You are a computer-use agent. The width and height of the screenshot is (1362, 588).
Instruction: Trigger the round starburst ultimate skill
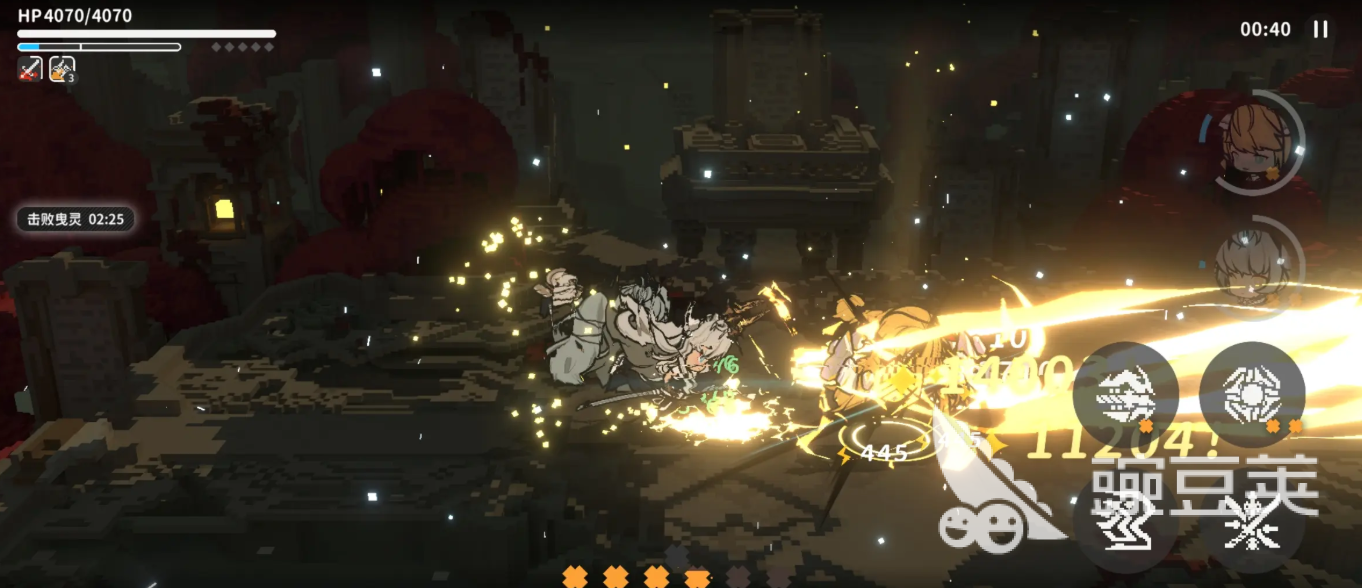1251,394
